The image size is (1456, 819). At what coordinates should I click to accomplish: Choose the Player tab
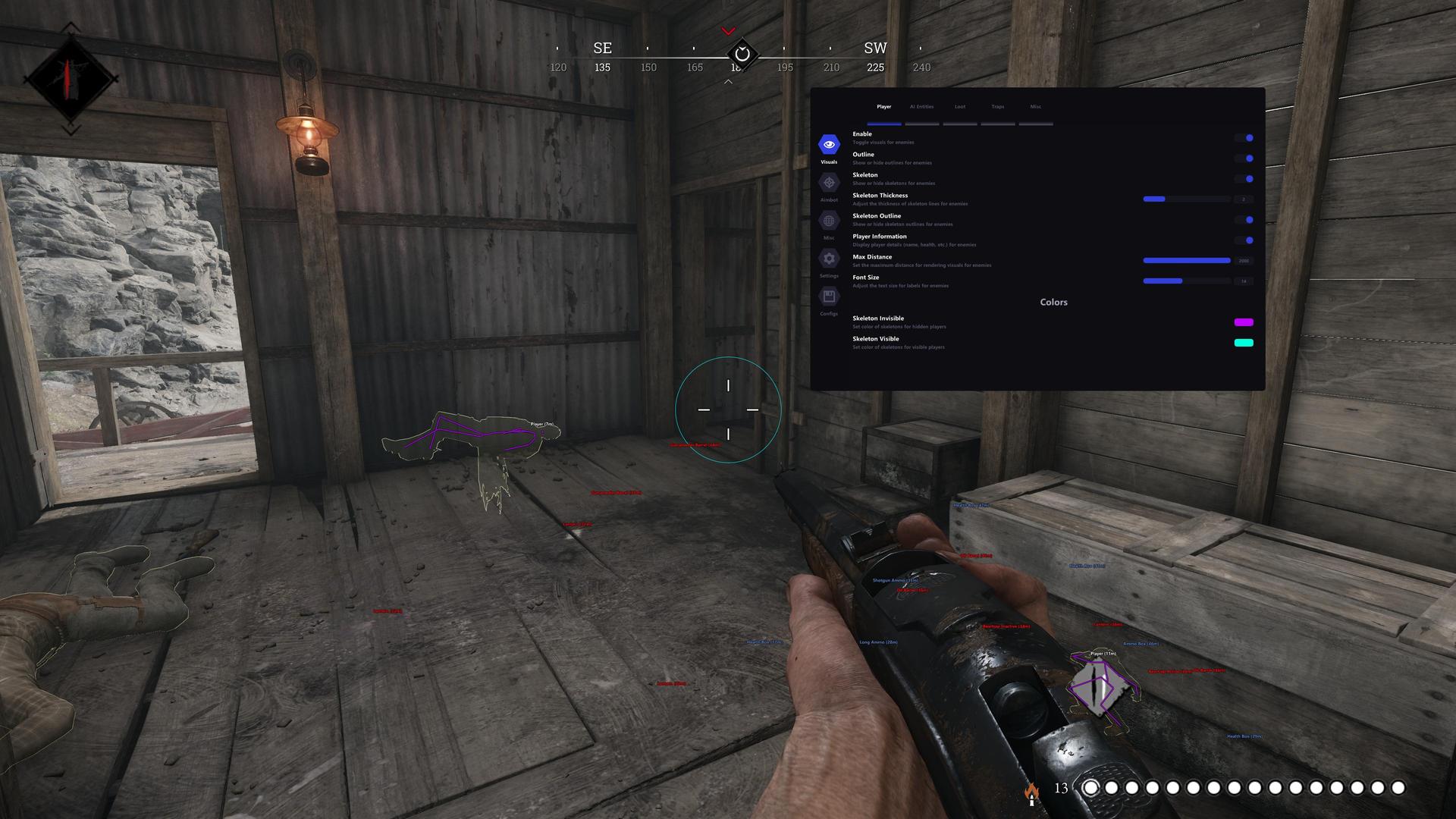pyautogui.click(x=884, y=107)
